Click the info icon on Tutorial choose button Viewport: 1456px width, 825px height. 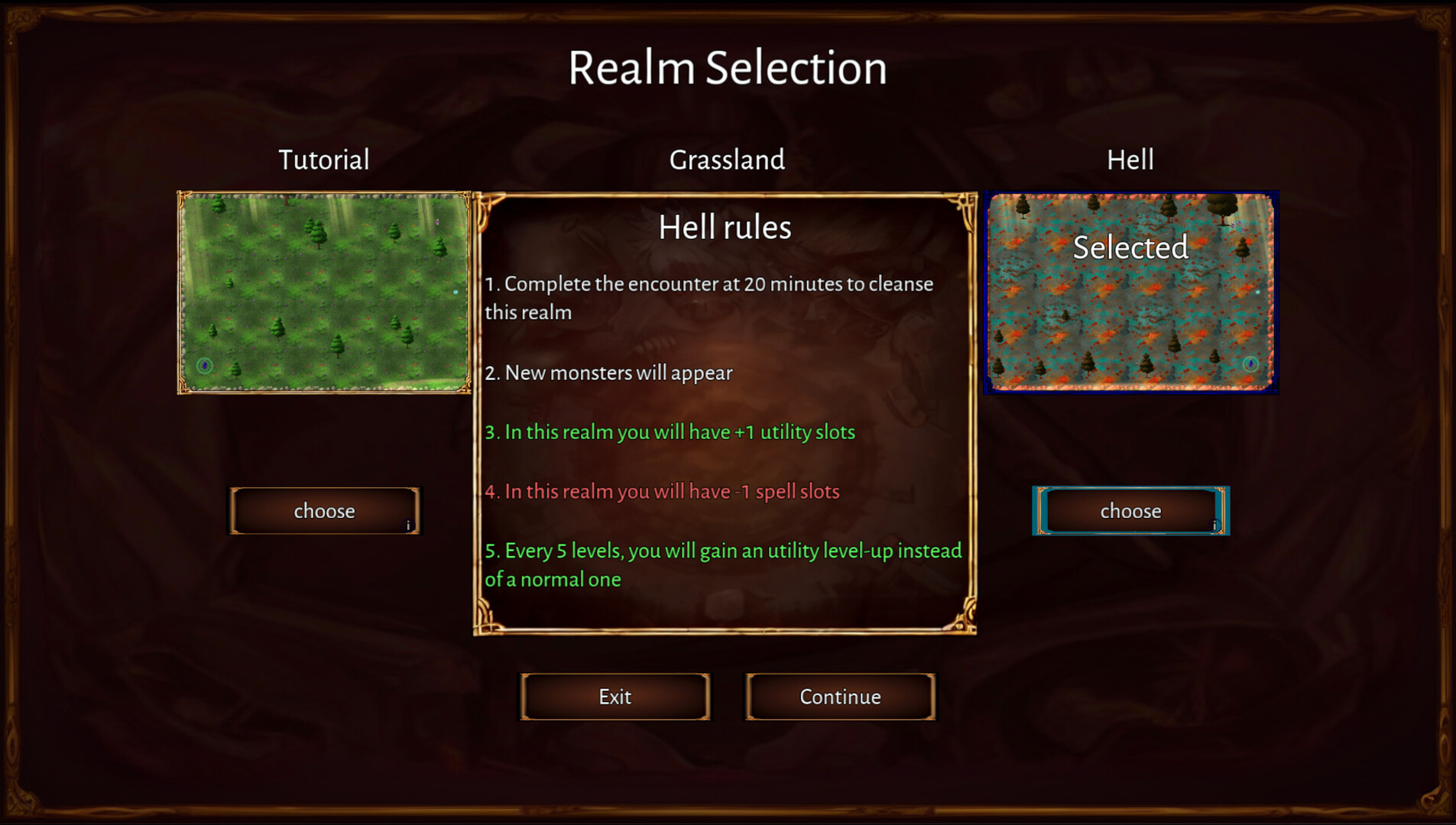410,524
